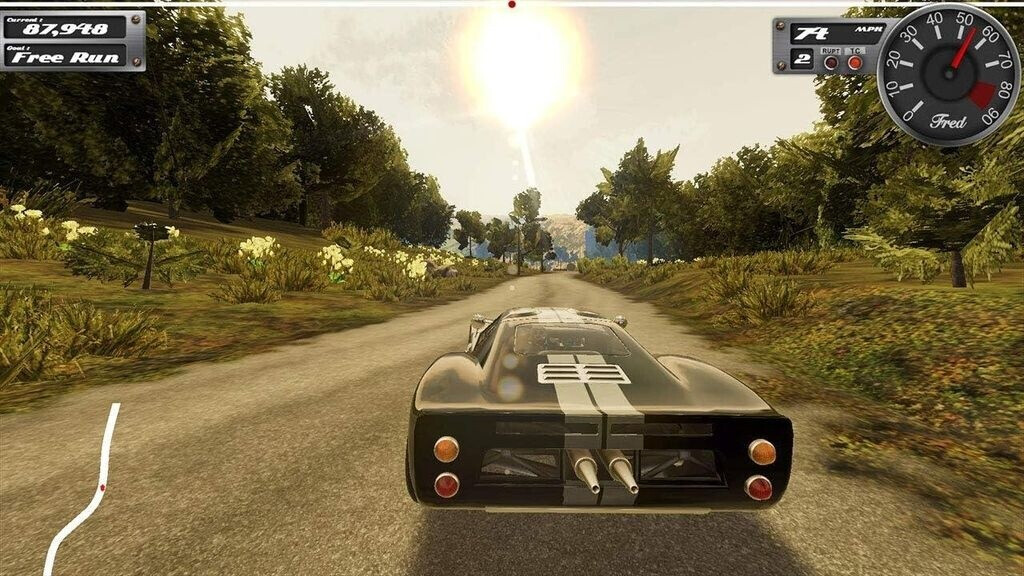Toggle the TC indicator light

855,62
